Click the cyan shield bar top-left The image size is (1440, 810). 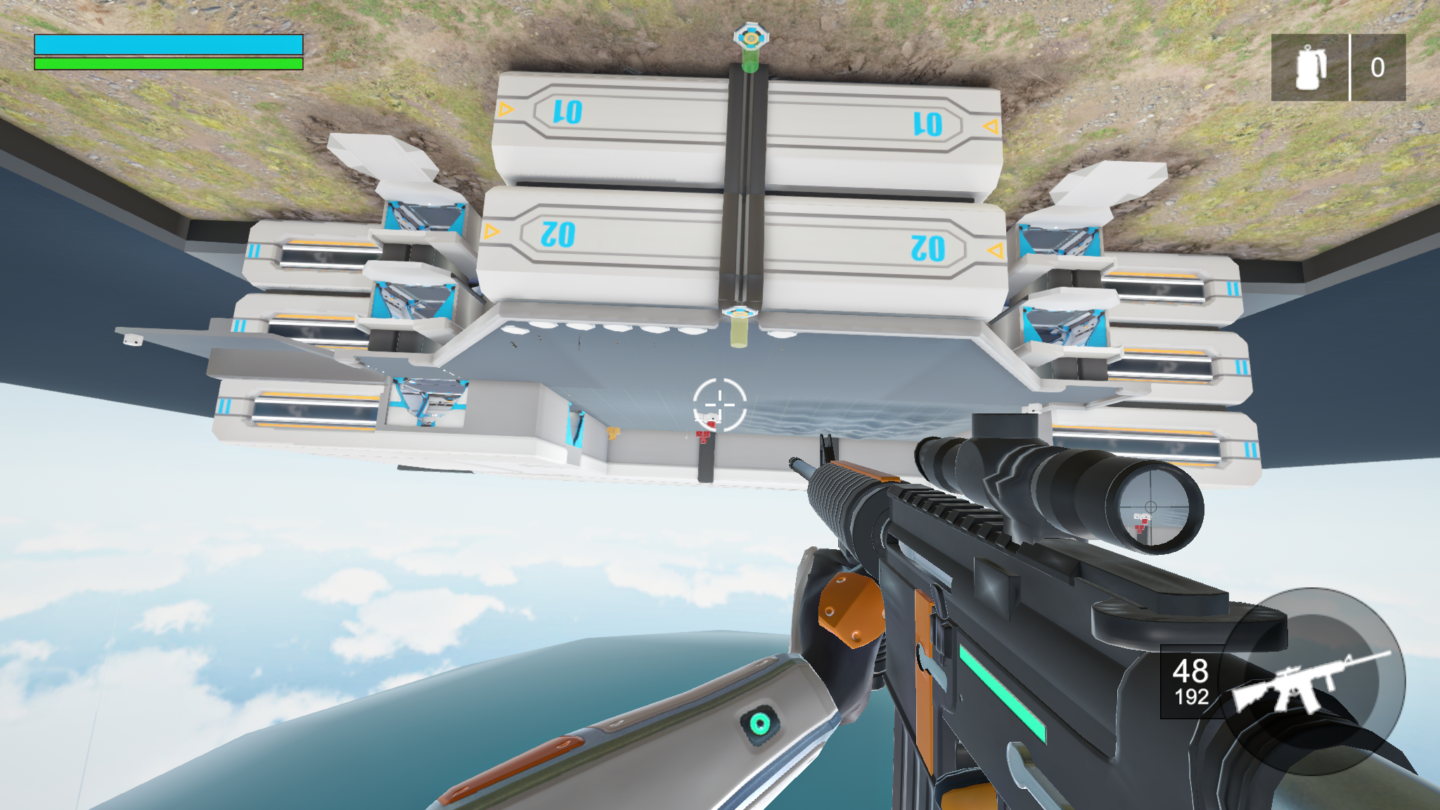168,44
